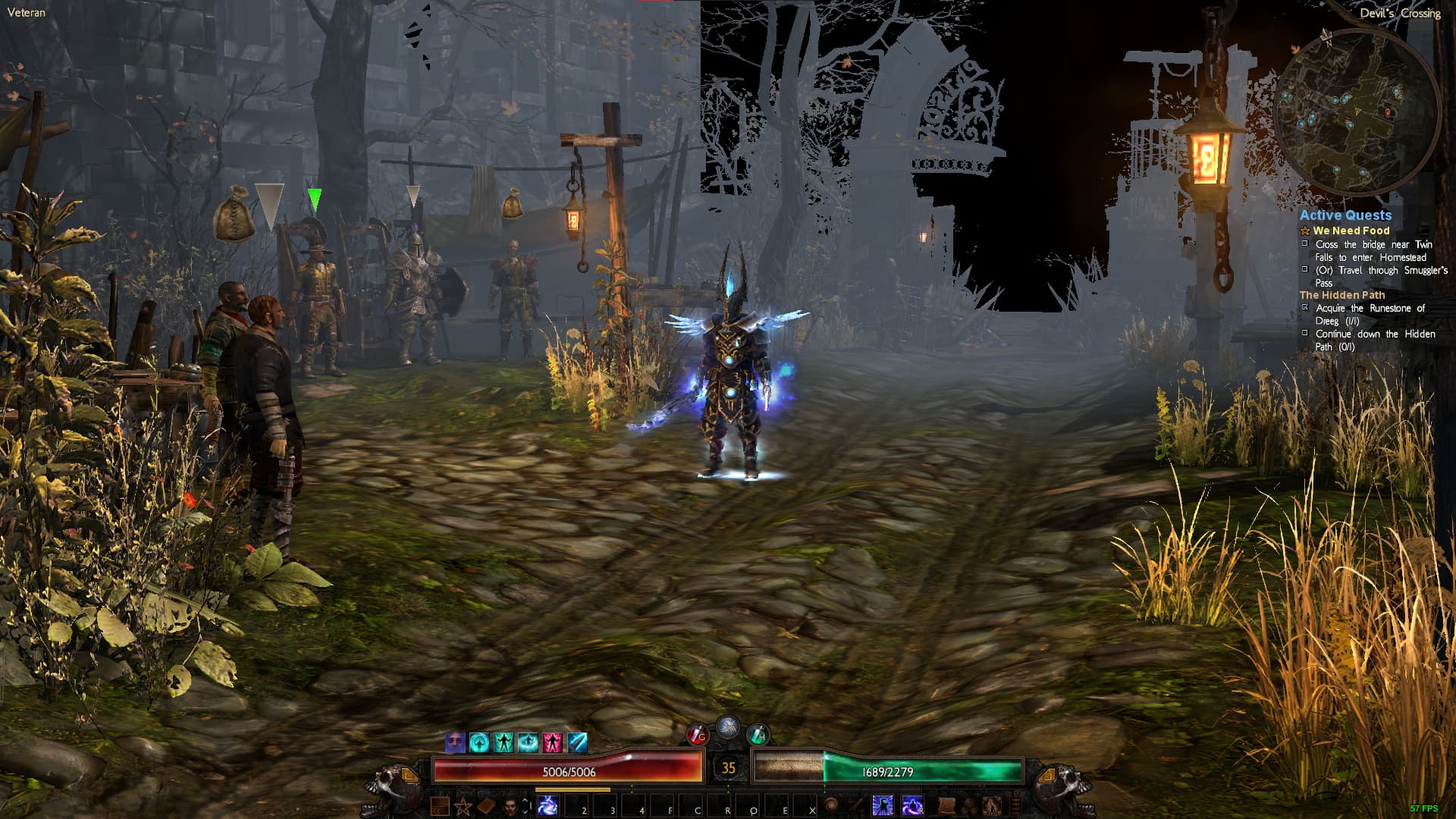
Task: Click the blue sword buff icon
Action: (x=577, y=742)
